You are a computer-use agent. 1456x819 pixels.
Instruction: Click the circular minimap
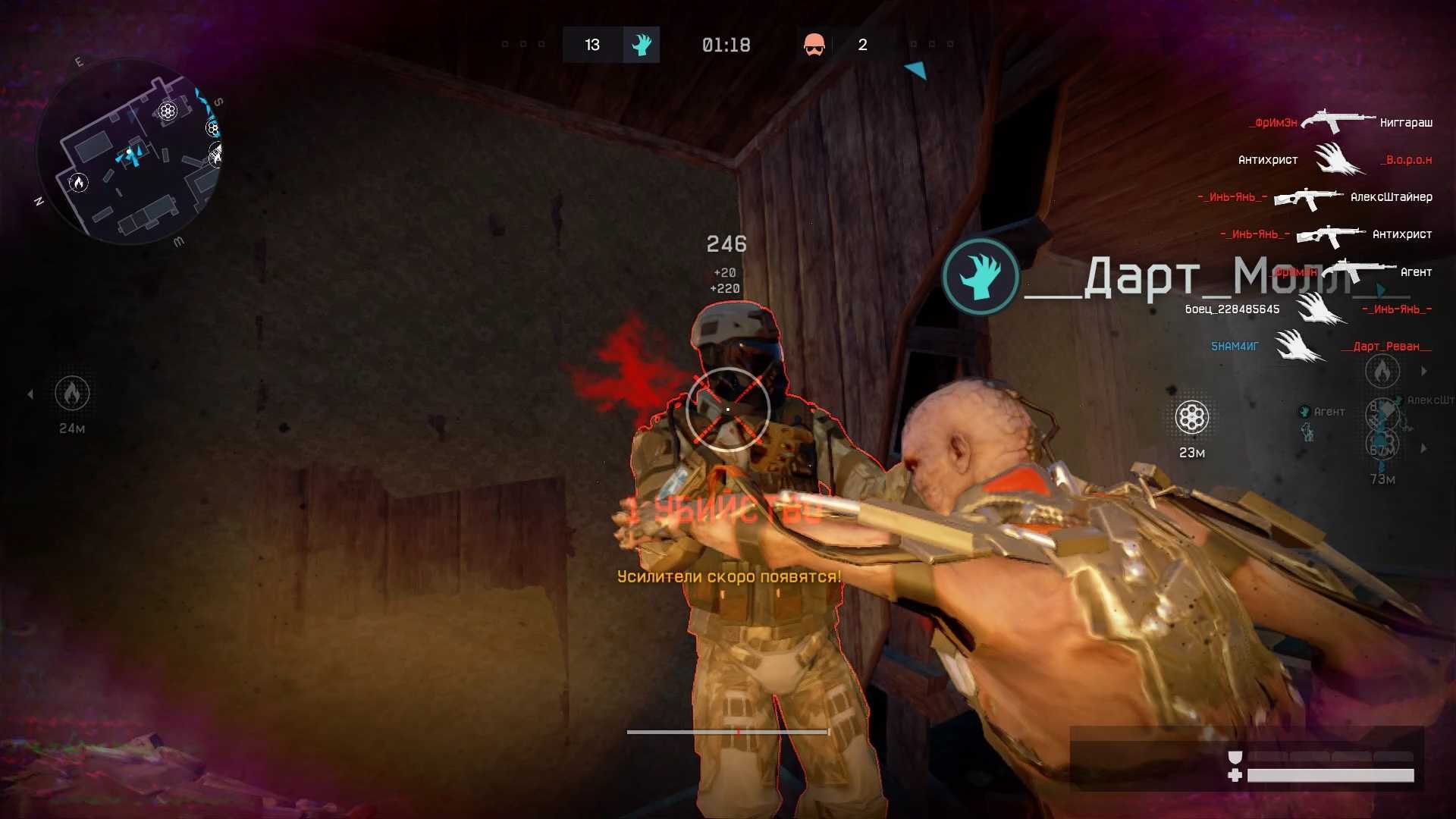129,152
